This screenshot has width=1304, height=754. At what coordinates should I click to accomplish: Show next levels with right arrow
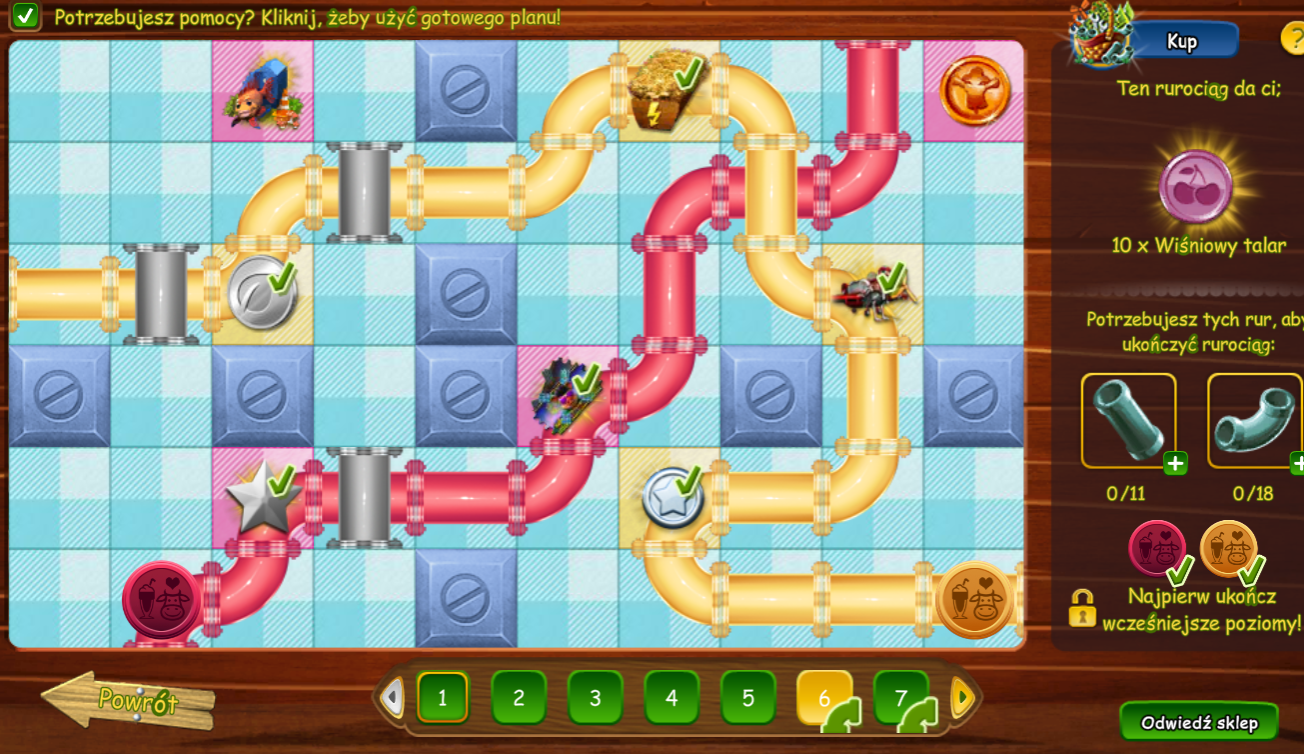[x=962, y=697]
